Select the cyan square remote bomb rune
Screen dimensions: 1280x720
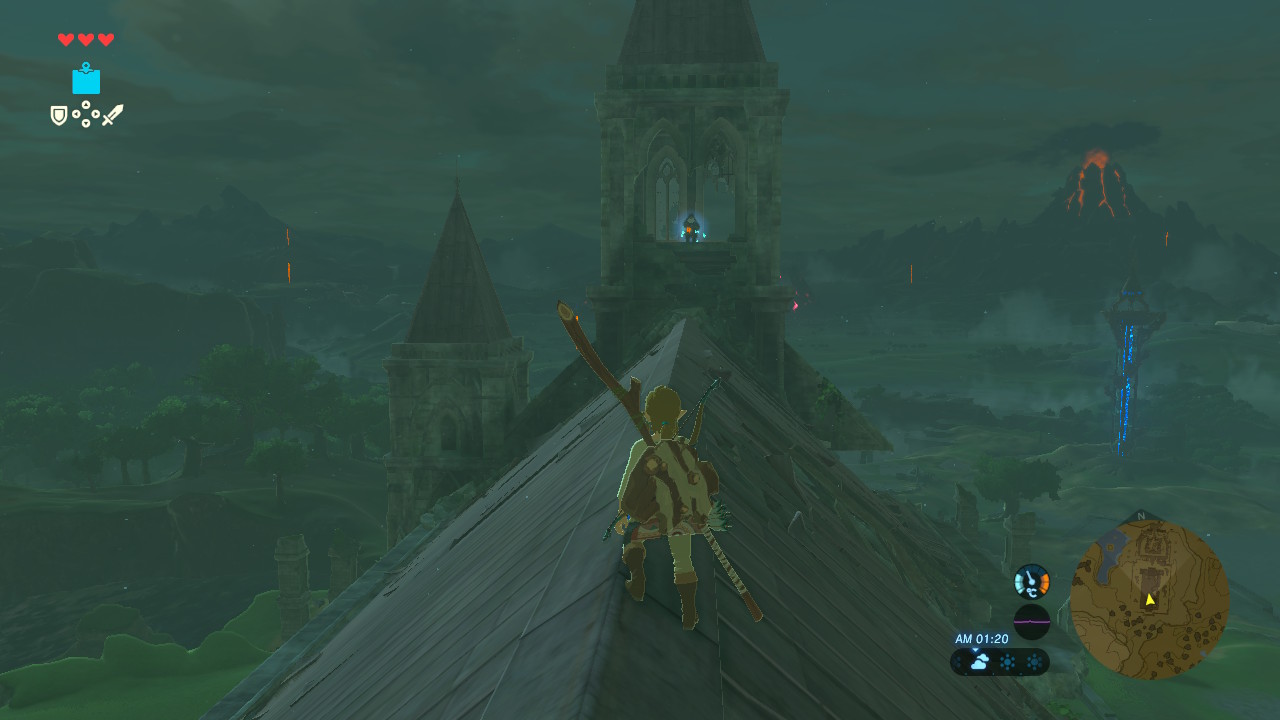[x=86, y=79]
